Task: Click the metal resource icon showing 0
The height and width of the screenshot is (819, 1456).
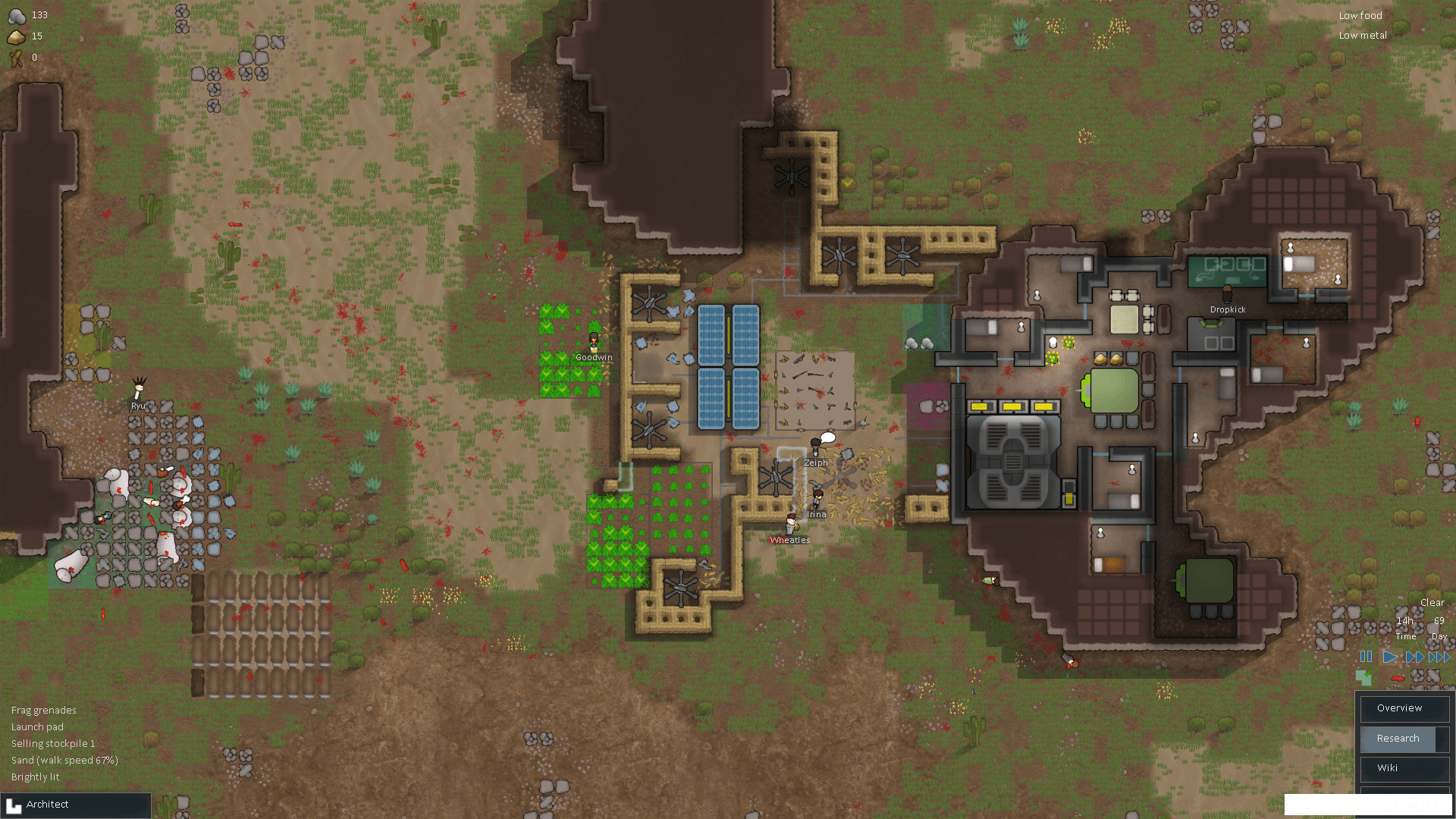Action: coord(15,58)
